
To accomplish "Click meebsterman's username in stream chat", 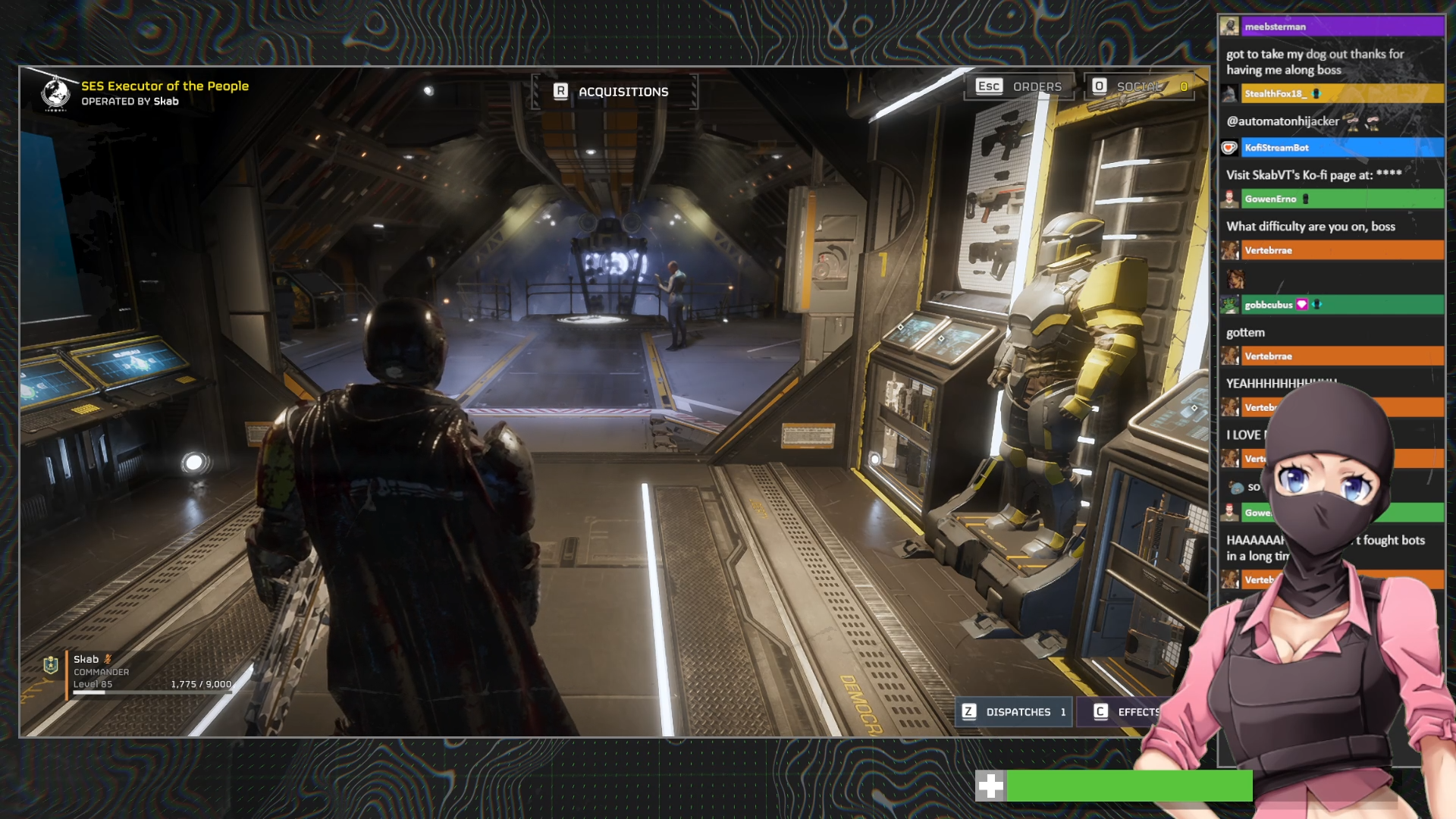I will tap(1275, 27).
